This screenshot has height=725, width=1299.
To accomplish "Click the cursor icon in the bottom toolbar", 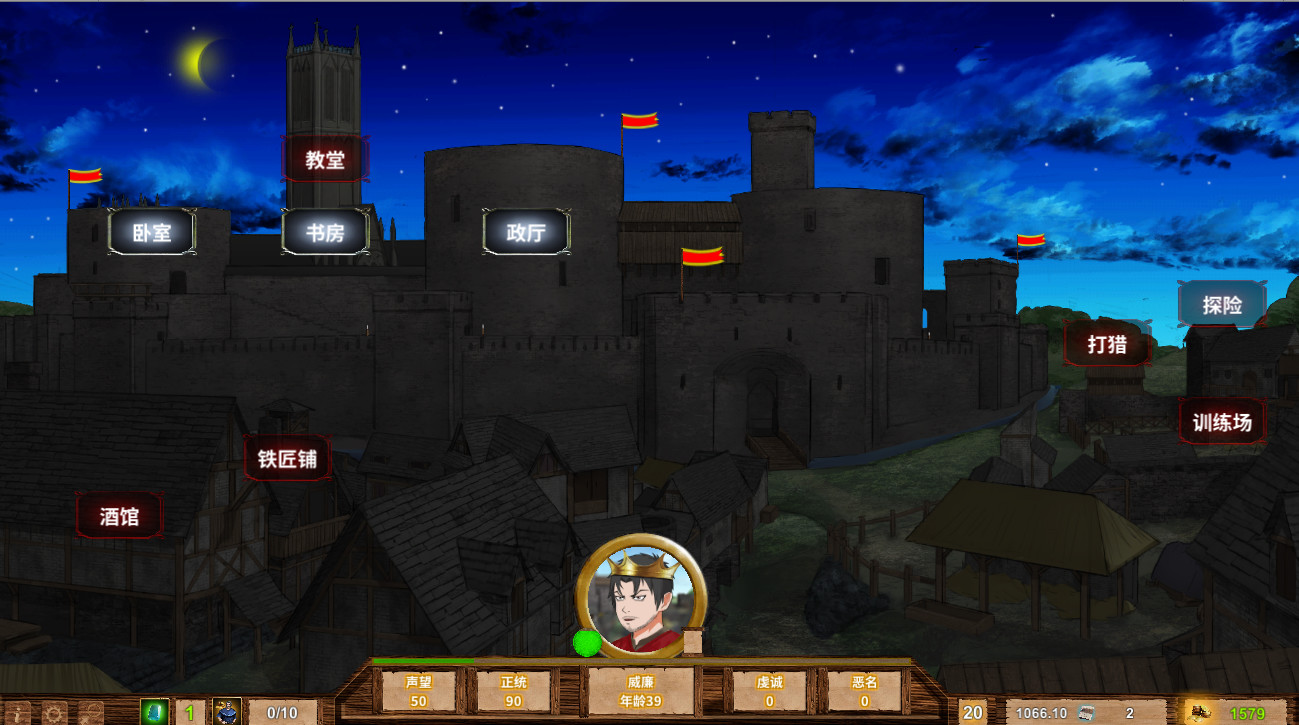I will click(x=90, y=712).
